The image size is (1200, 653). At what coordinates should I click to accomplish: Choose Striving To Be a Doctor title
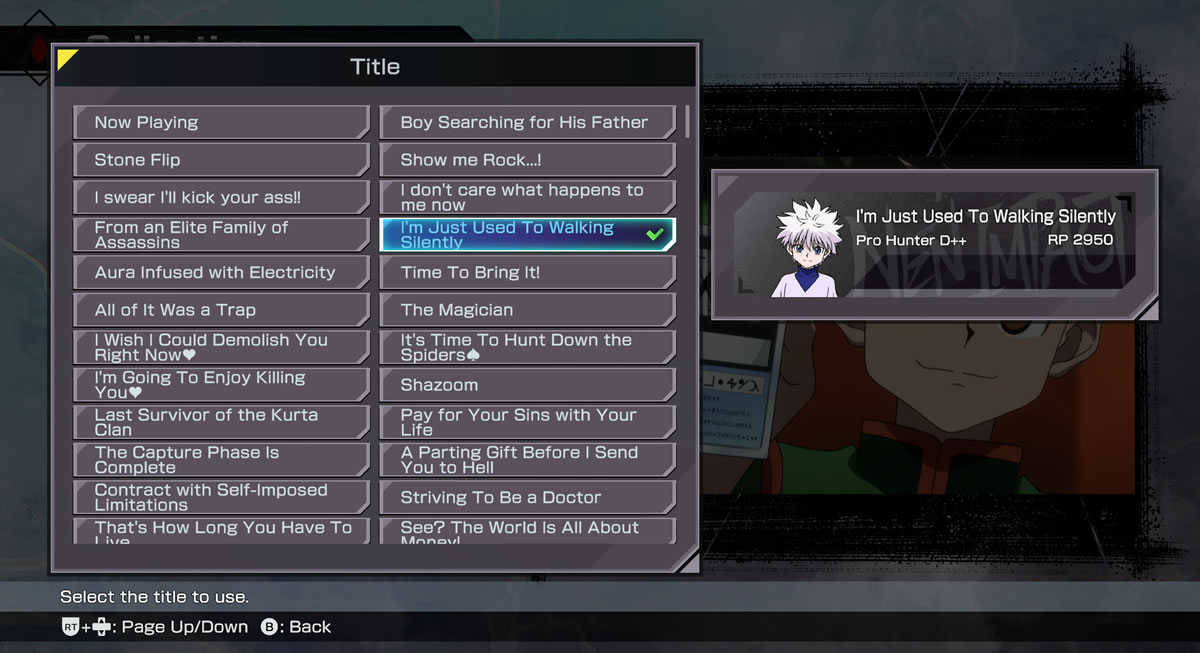click(527, 497)
